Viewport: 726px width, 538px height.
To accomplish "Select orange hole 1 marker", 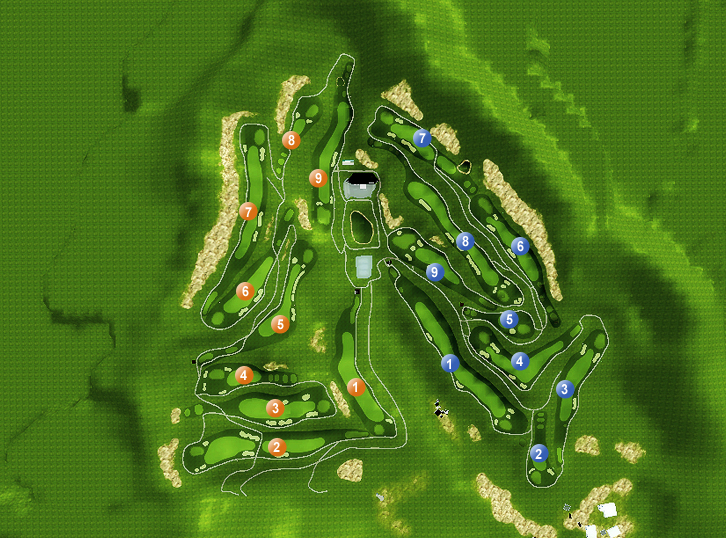I will (x=355, y=386).
